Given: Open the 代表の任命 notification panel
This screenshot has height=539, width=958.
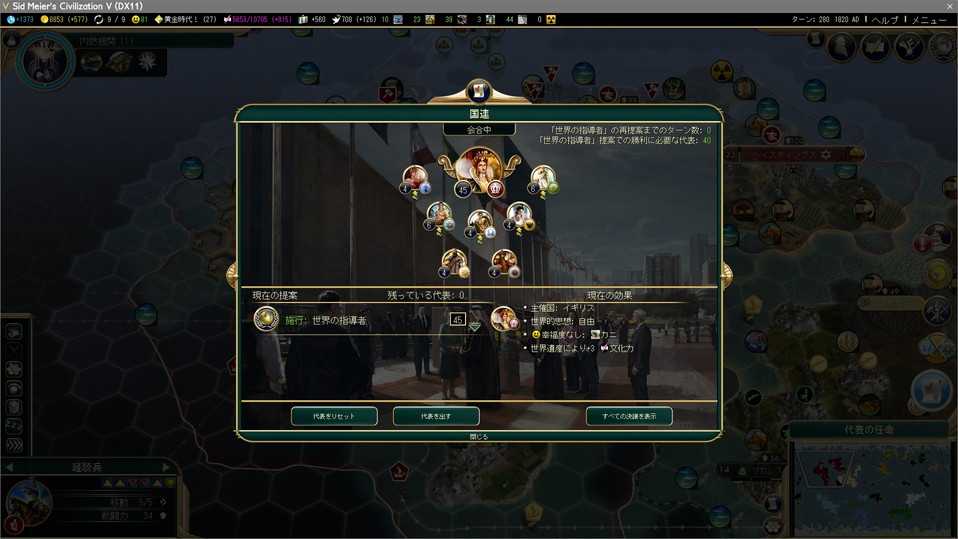Looking at the screenshot, I should coord(868,430).
